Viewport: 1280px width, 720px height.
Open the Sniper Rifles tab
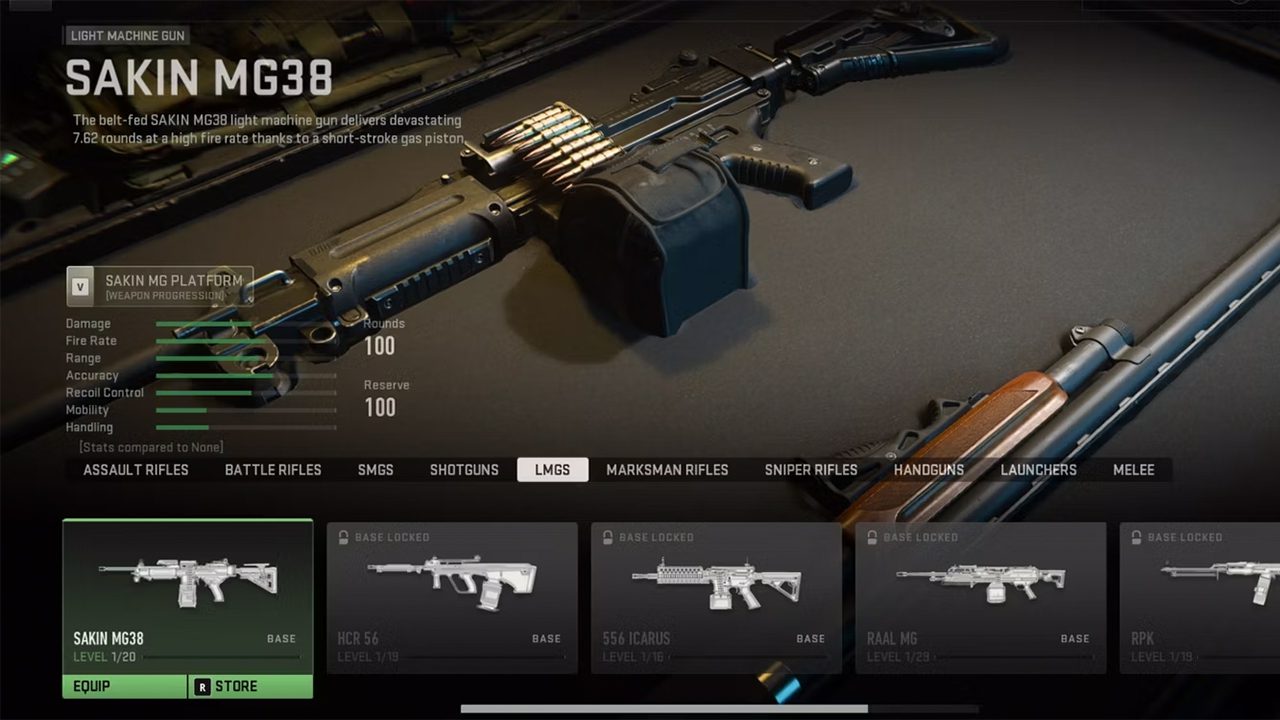(811, 470)
